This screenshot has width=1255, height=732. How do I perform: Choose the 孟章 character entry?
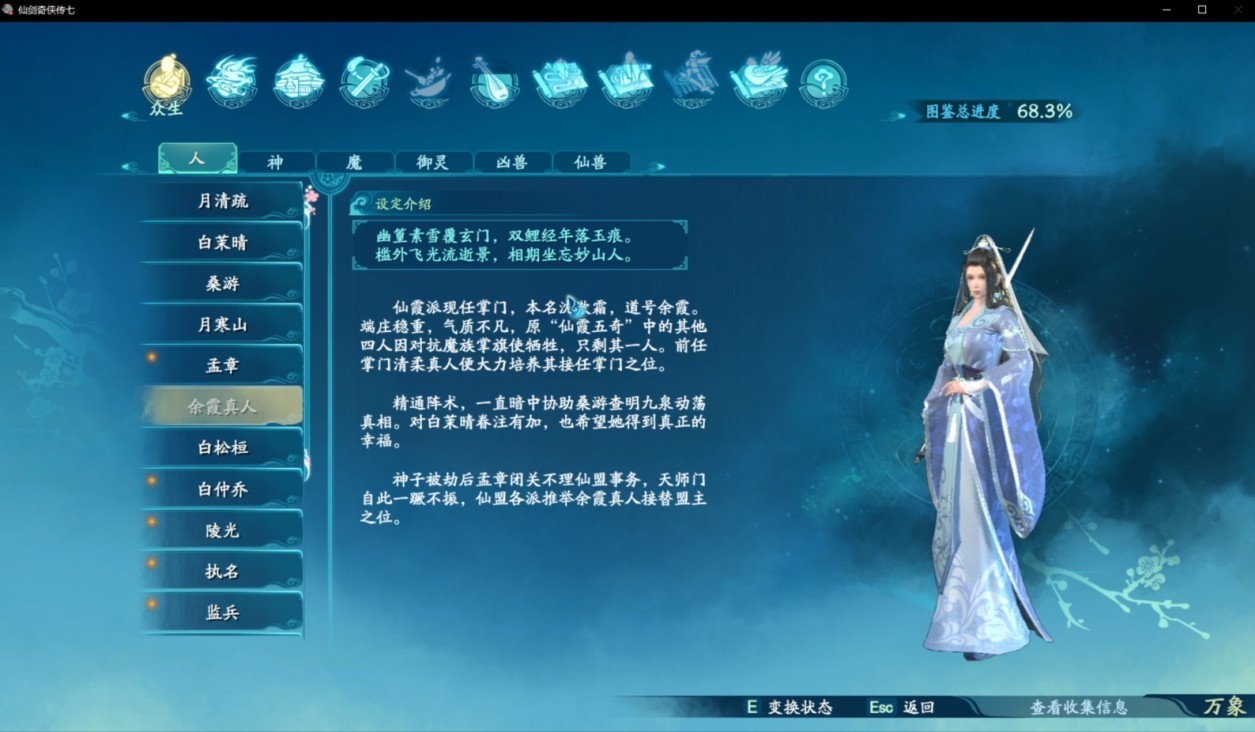click(222, 366)
